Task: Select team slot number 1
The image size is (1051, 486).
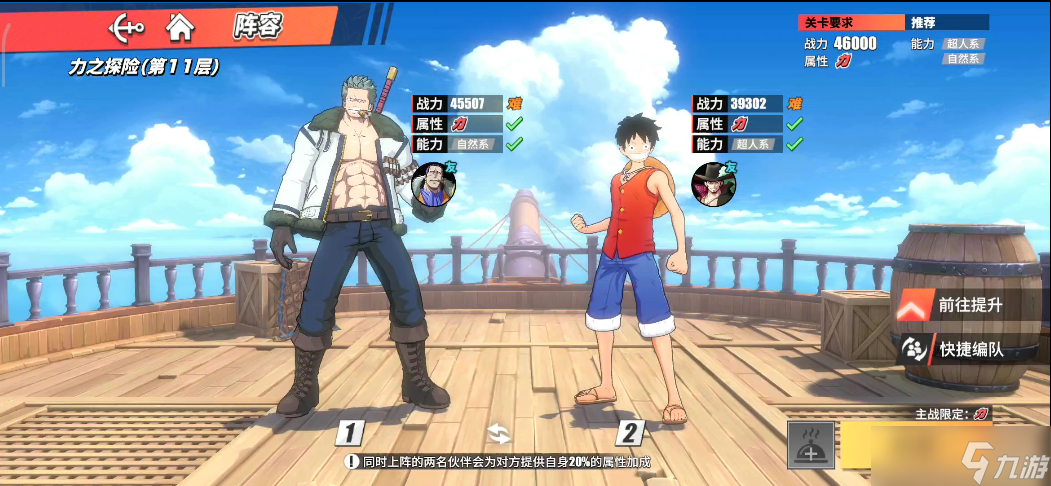Action: [348, 433]
